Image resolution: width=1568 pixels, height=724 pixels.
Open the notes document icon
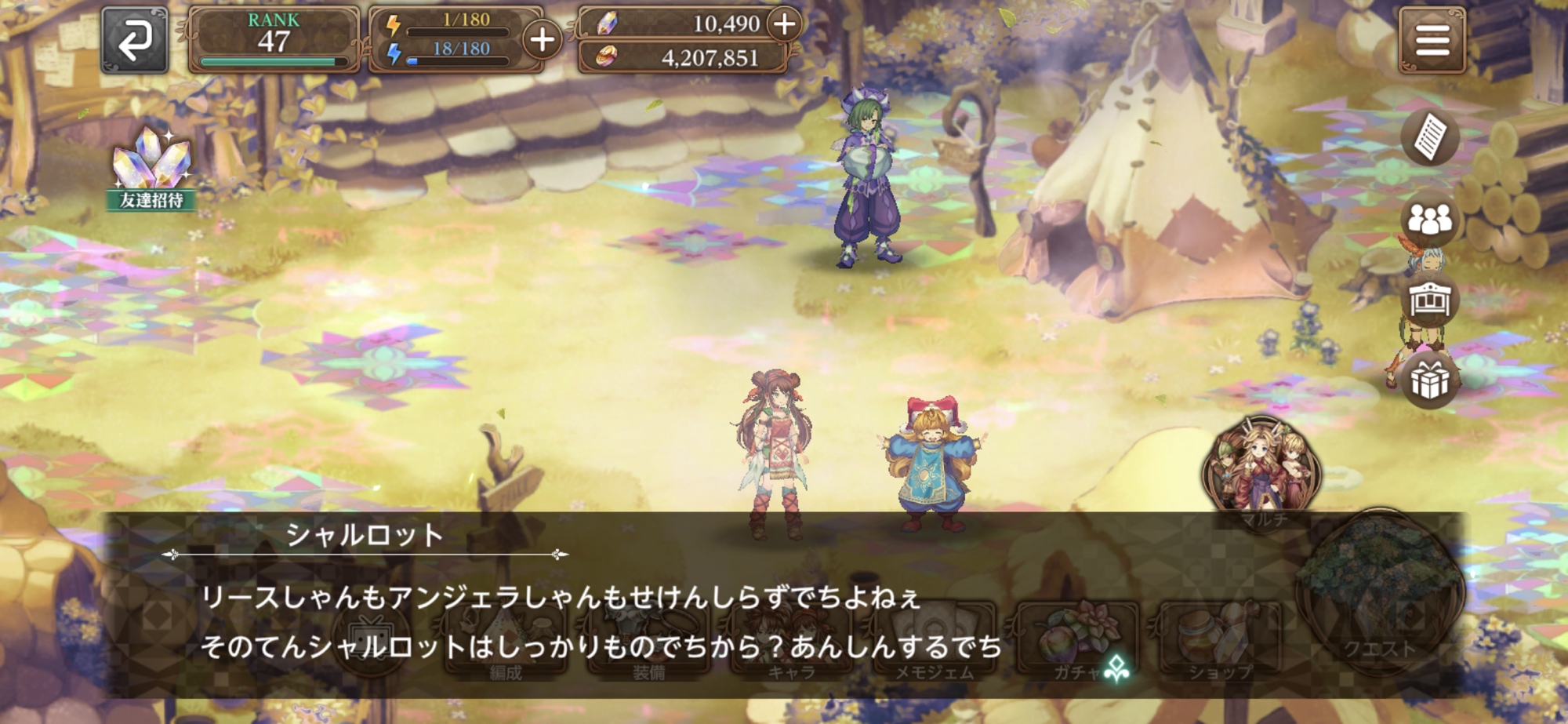(1429, 137)
